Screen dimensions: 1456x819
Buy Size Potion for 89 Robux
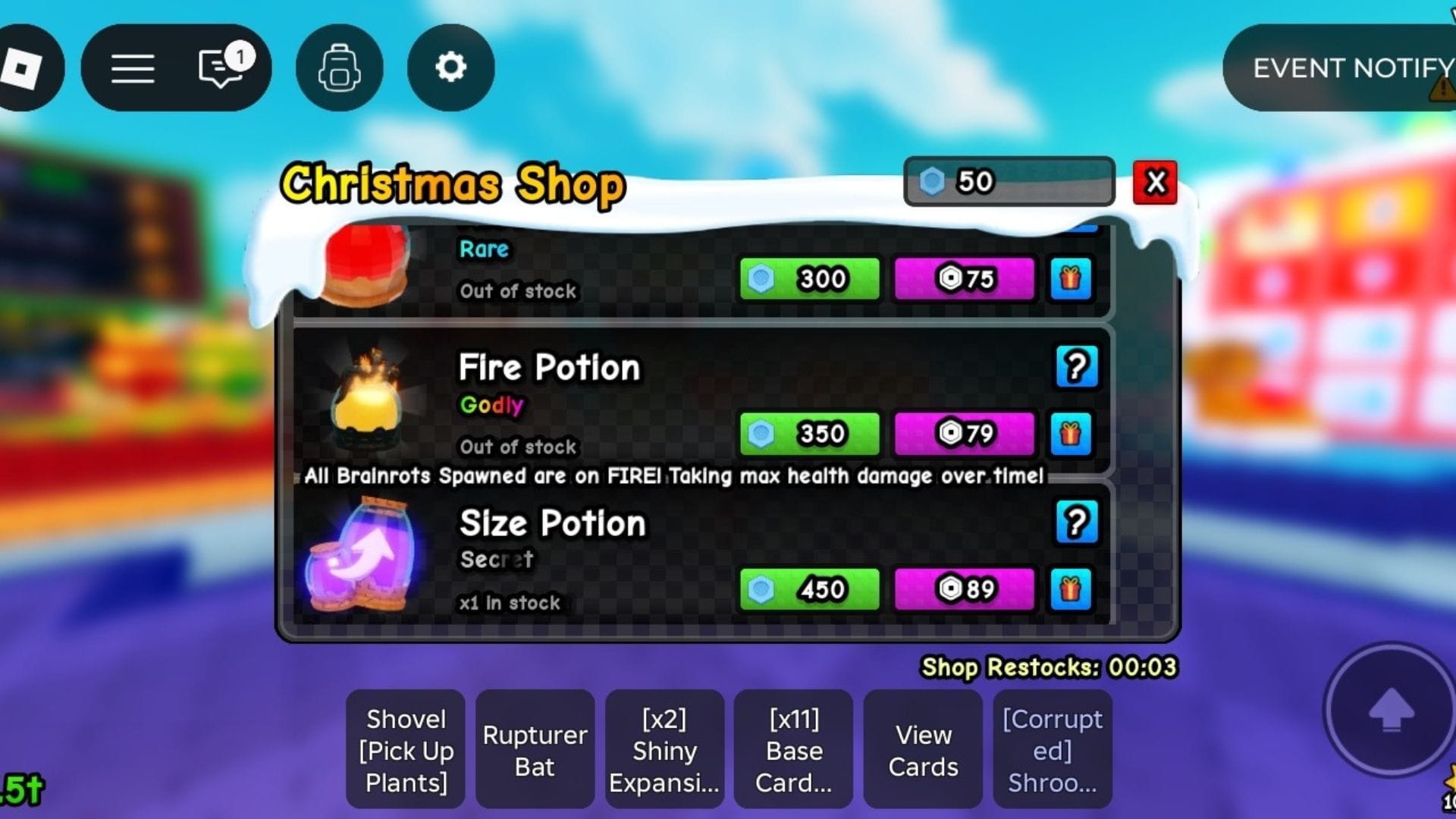coord(965,589)
